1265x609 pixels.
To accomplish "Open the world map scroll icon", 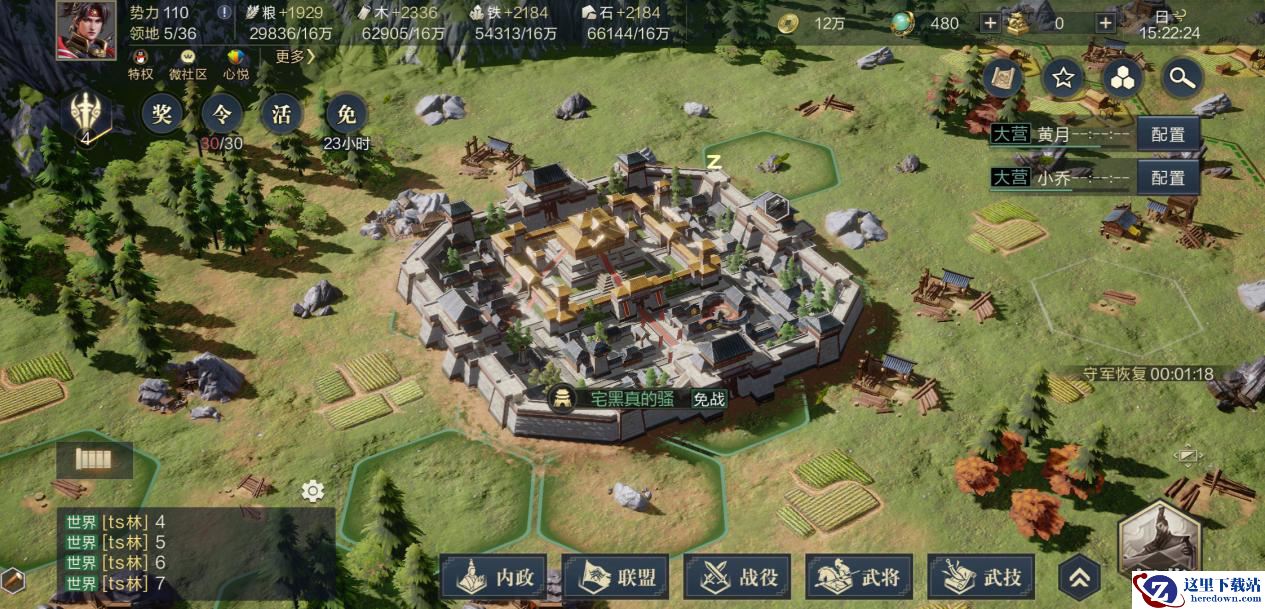I will pos(1003,78).
